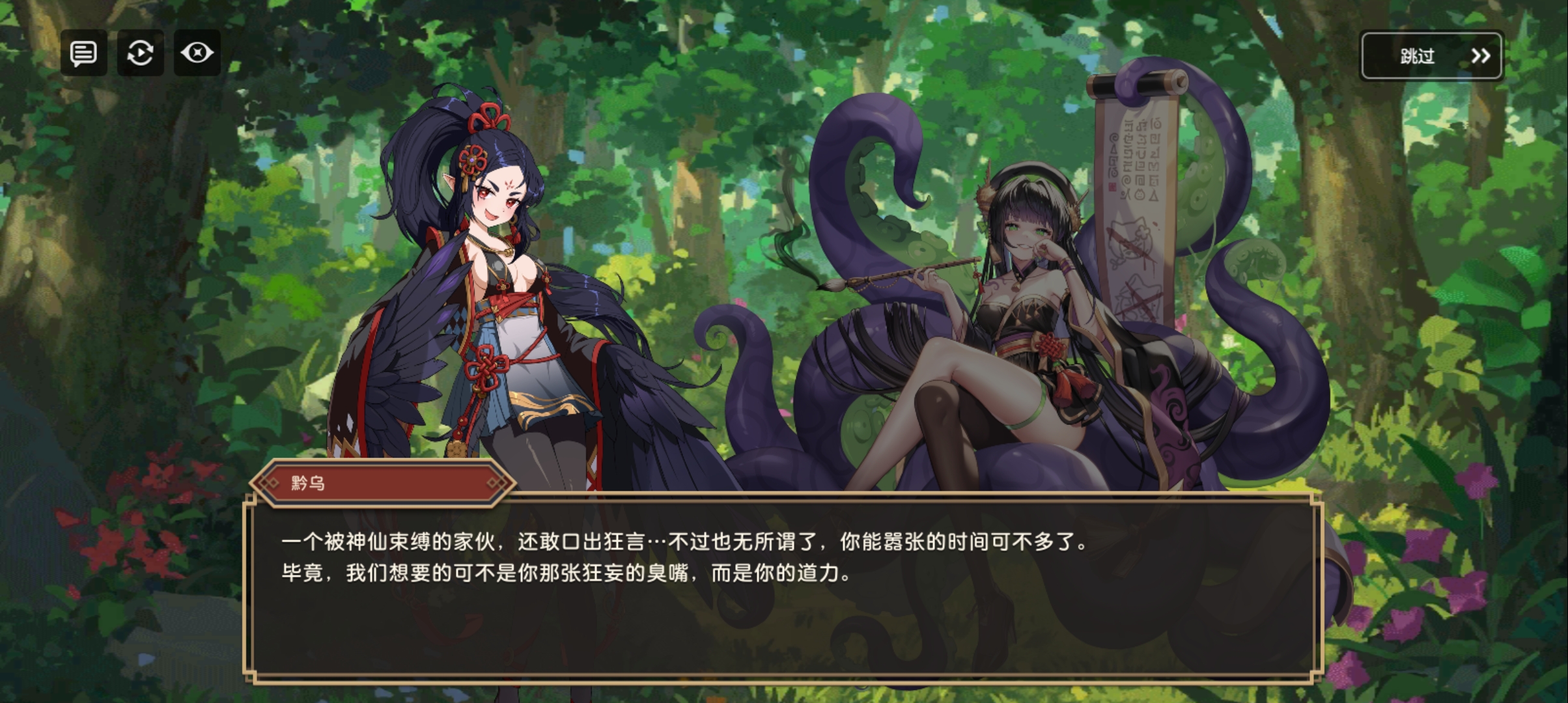Skip the story with 跳过 button
Viewport: 1568px width, 703px height.
coord(1431,56)
